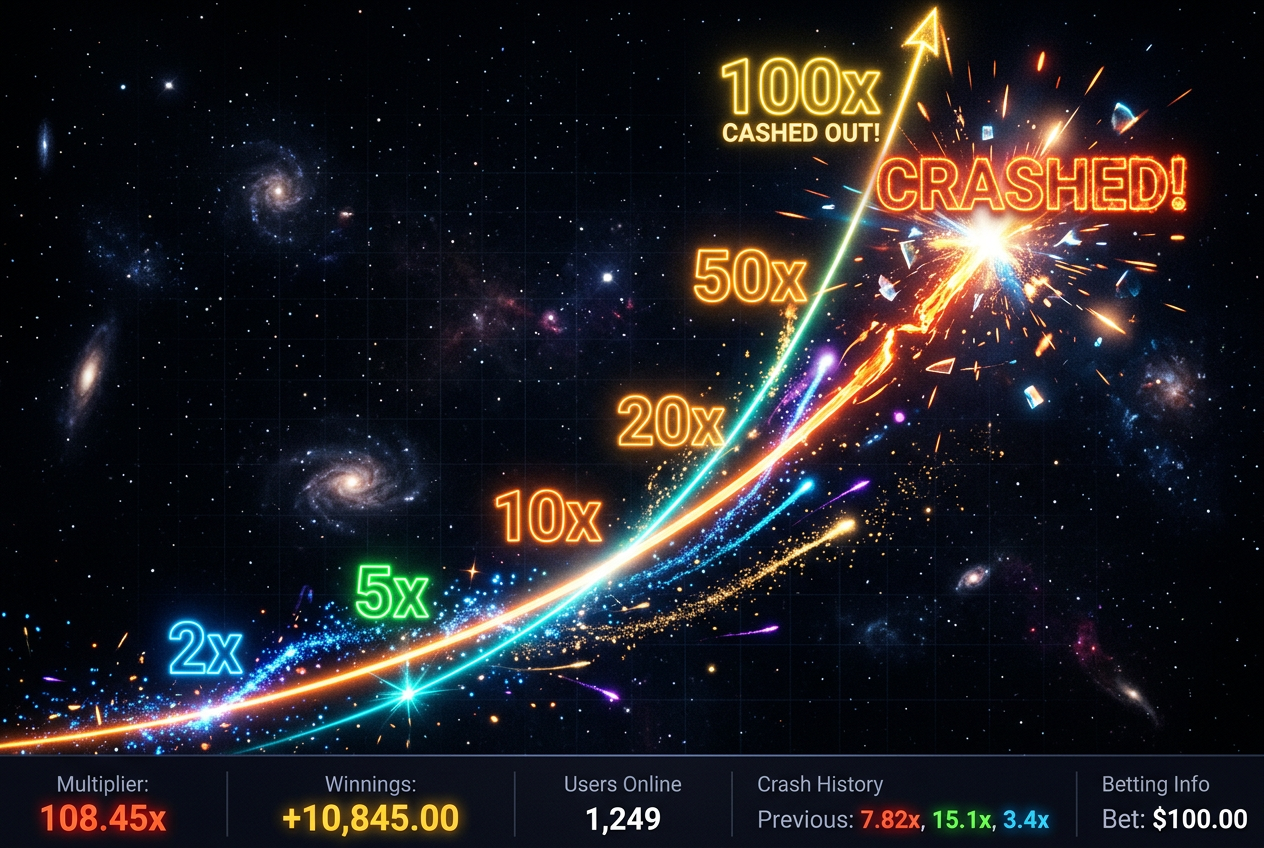Open the 15.1x crash history entry

[962, 820]
